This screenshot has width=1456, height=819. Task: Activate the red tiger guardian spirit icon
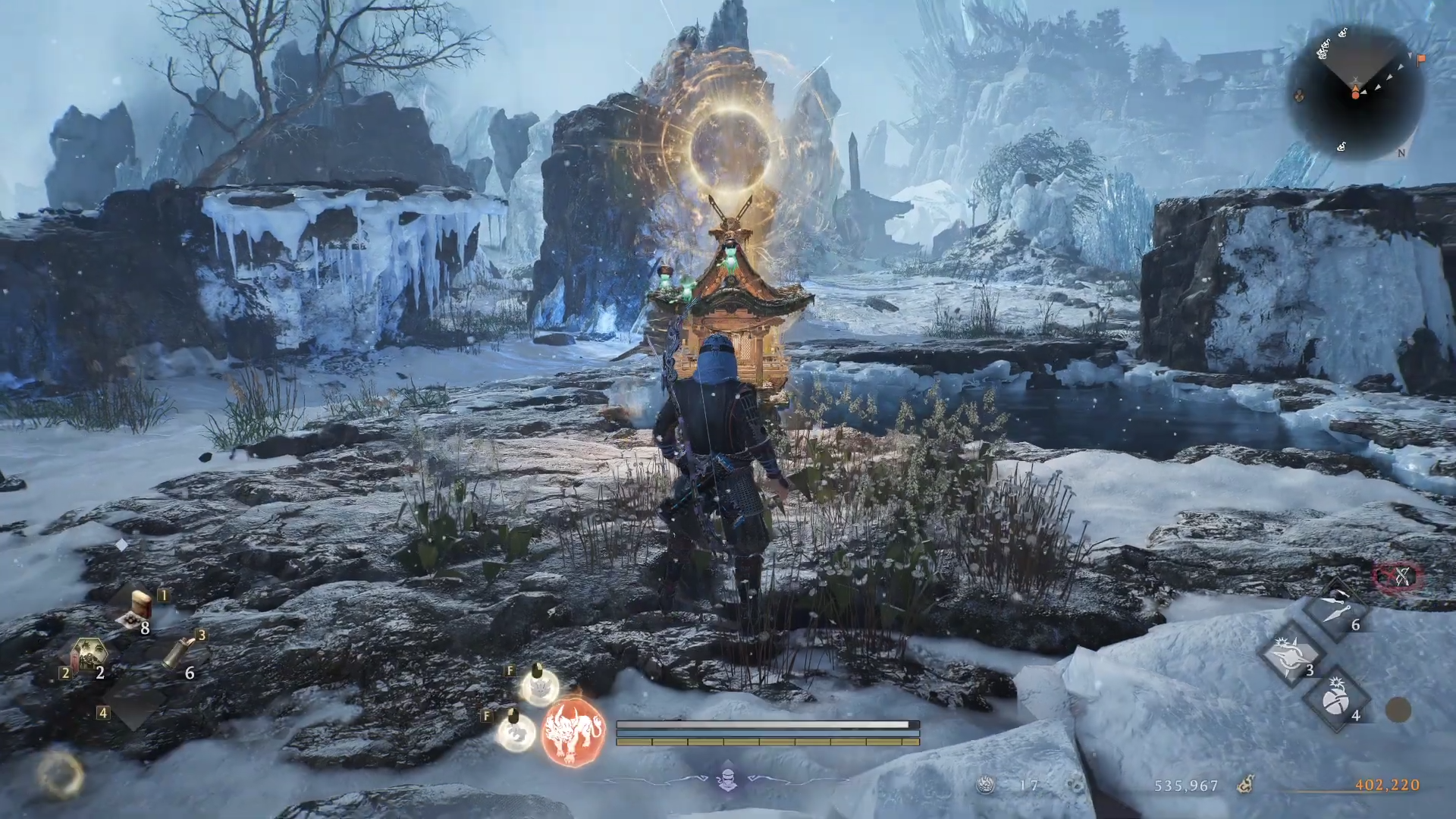click(573, 732)
